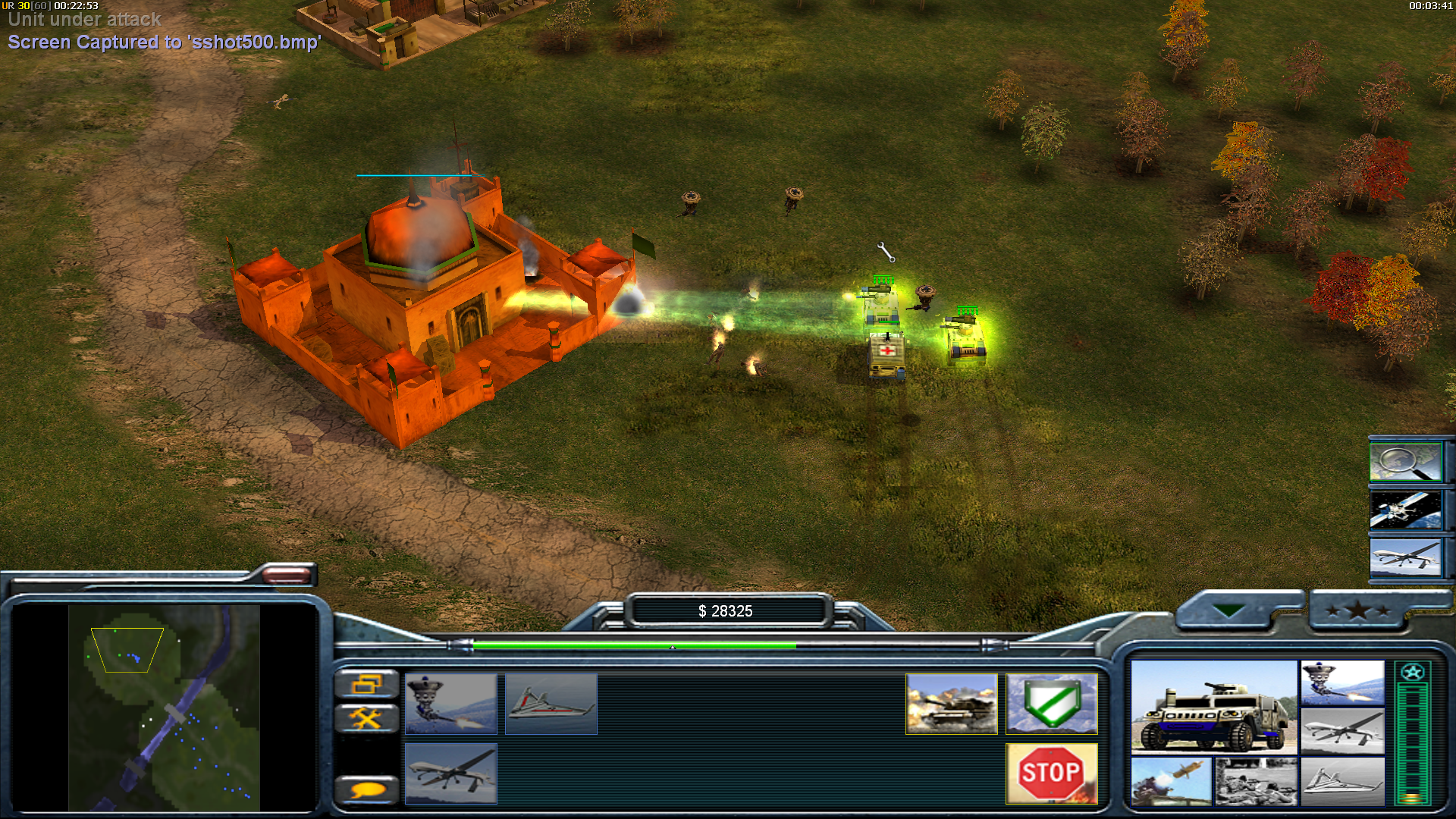Open the overlapping windows button above the tools icon
Image resolution: width=1456 pixels, height=819 pixels.
(366, 684)
